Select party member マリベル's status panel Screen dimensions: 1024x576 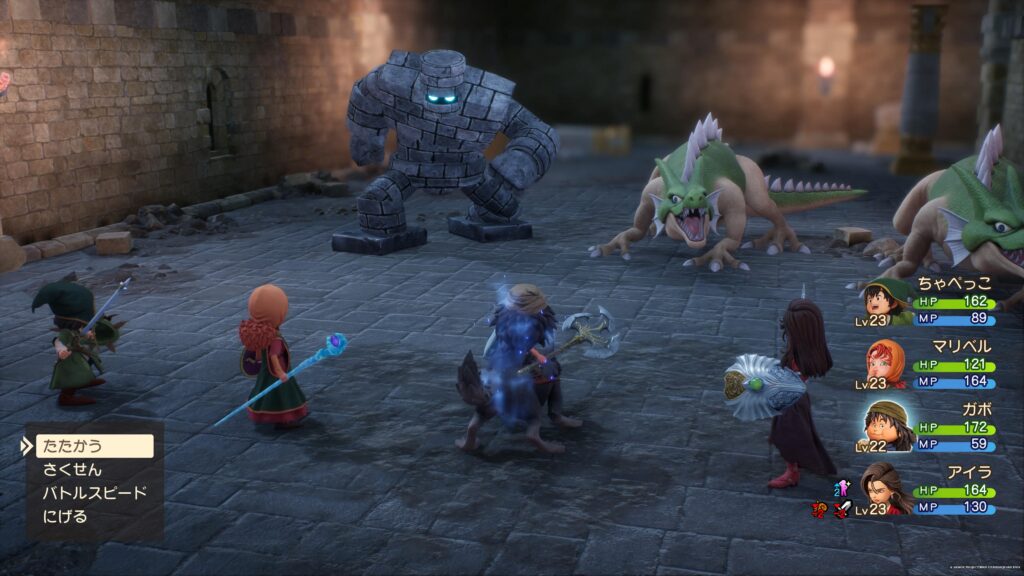coord(928,363)
